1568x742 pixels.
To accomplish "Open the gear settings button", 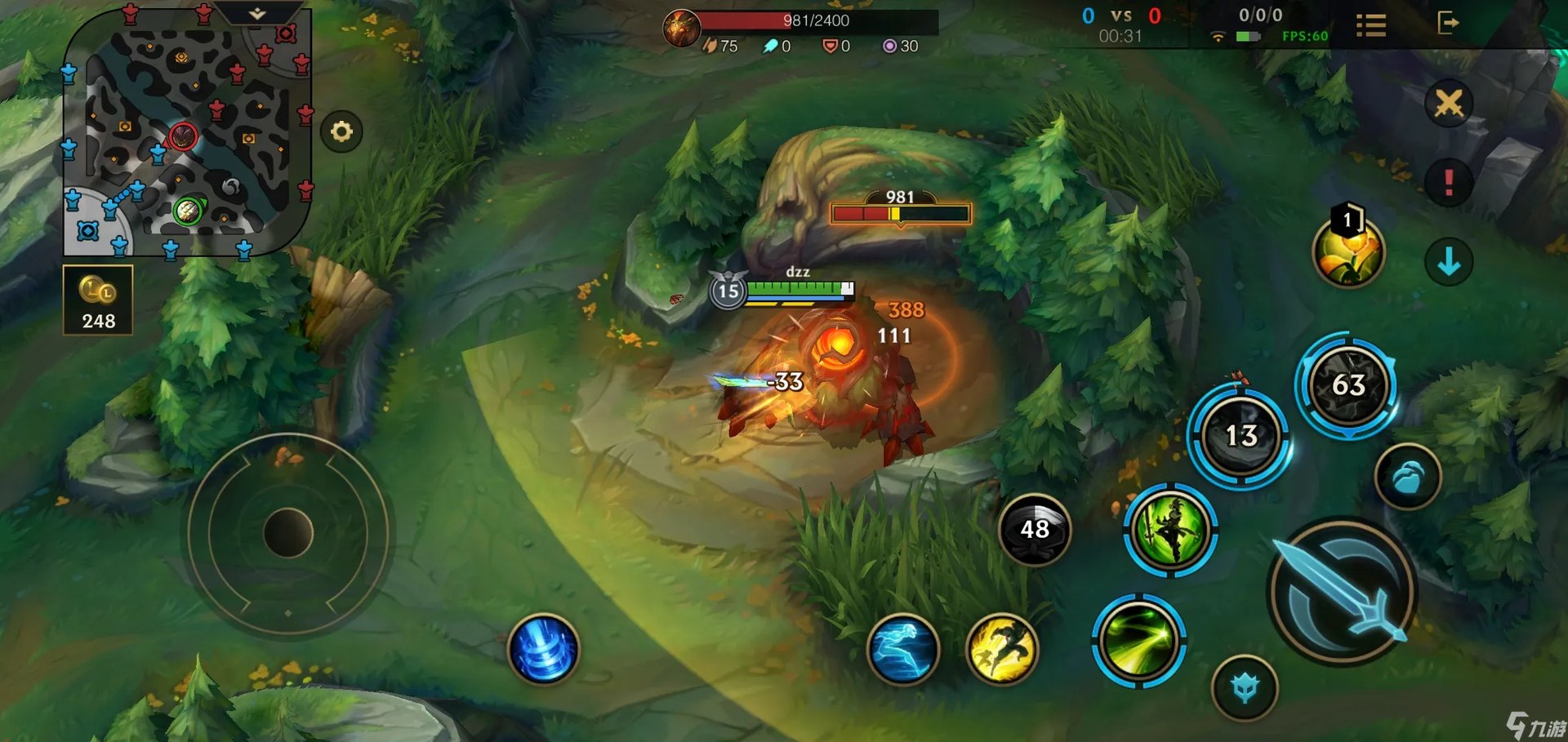I will (341, 131).
